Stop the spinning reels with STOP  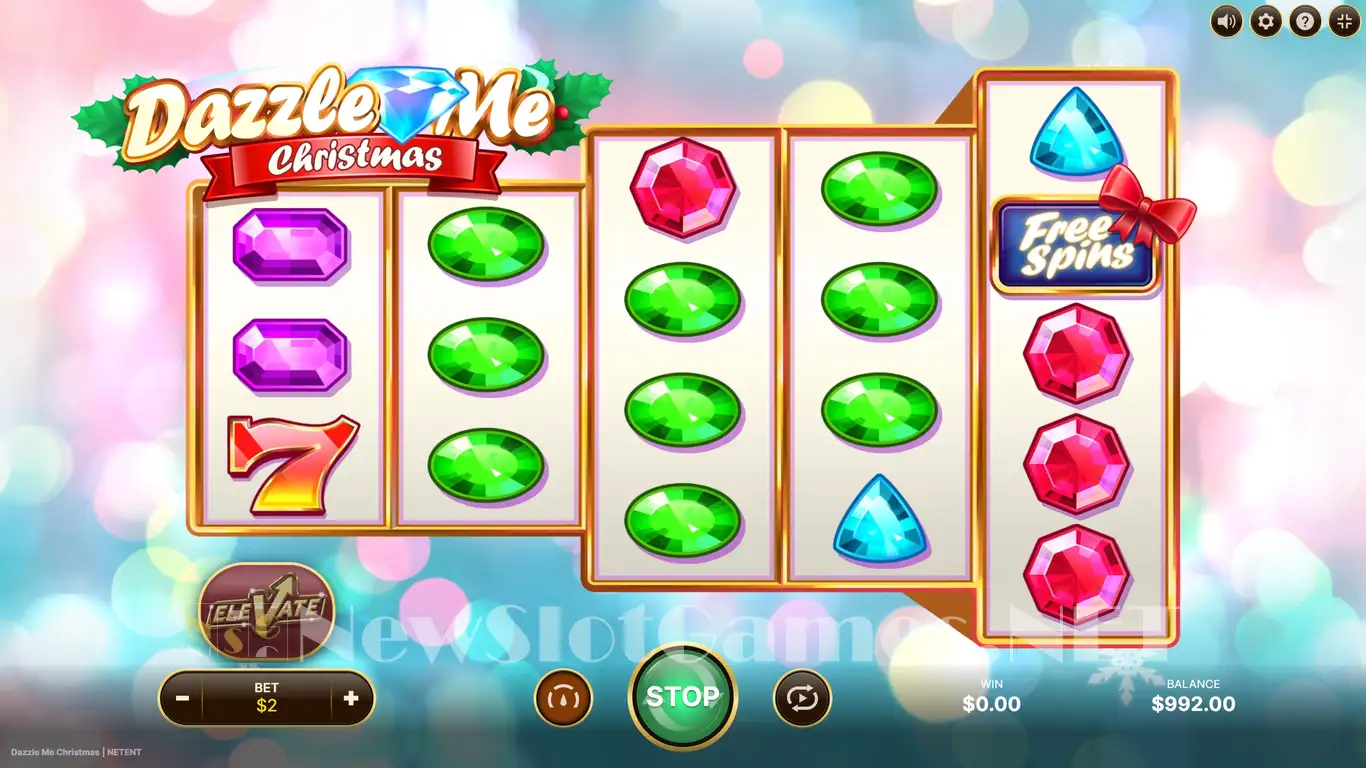(682, 697)
